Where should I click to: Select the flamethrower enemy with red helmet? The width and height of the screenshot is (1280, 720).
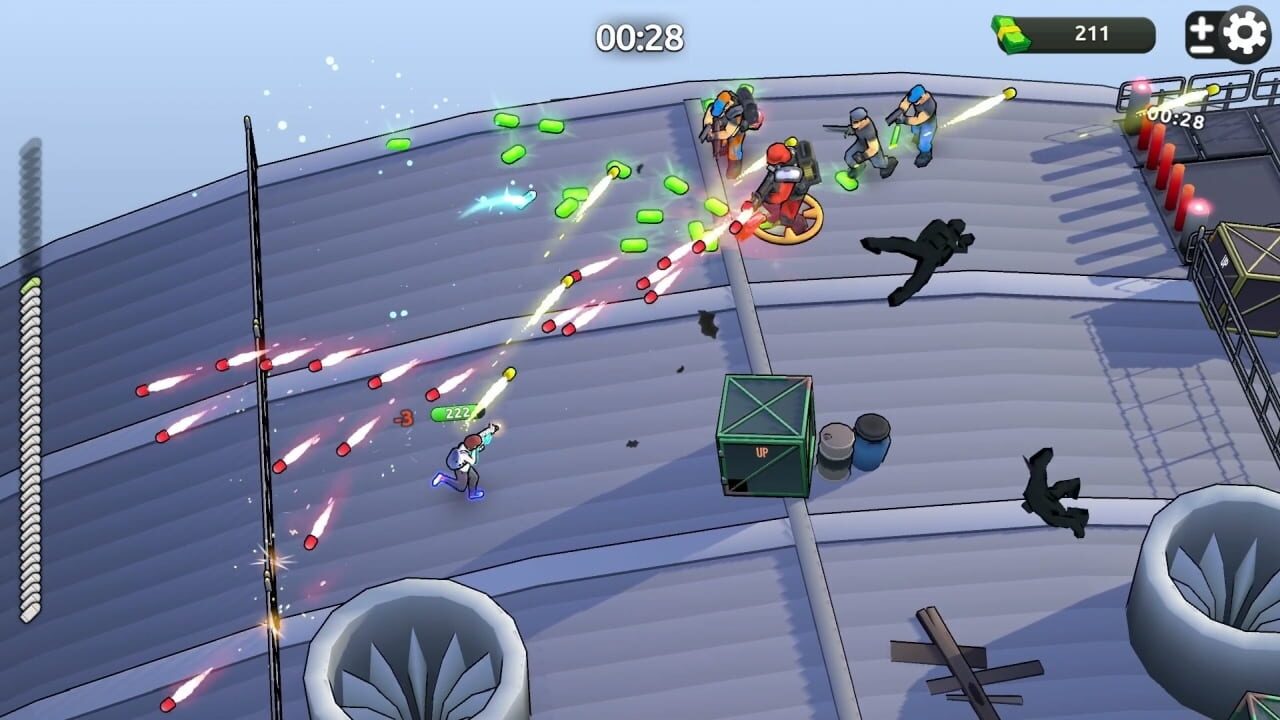pos(786,180)
